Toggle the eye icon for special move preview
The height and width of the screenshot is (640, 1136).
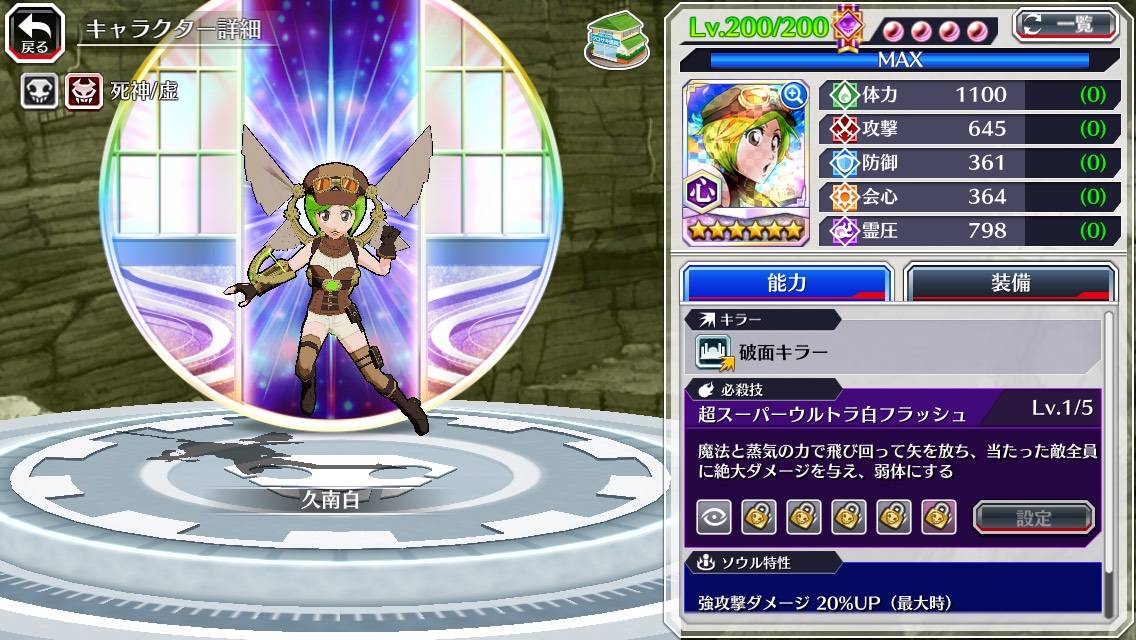tap(714, 517)
